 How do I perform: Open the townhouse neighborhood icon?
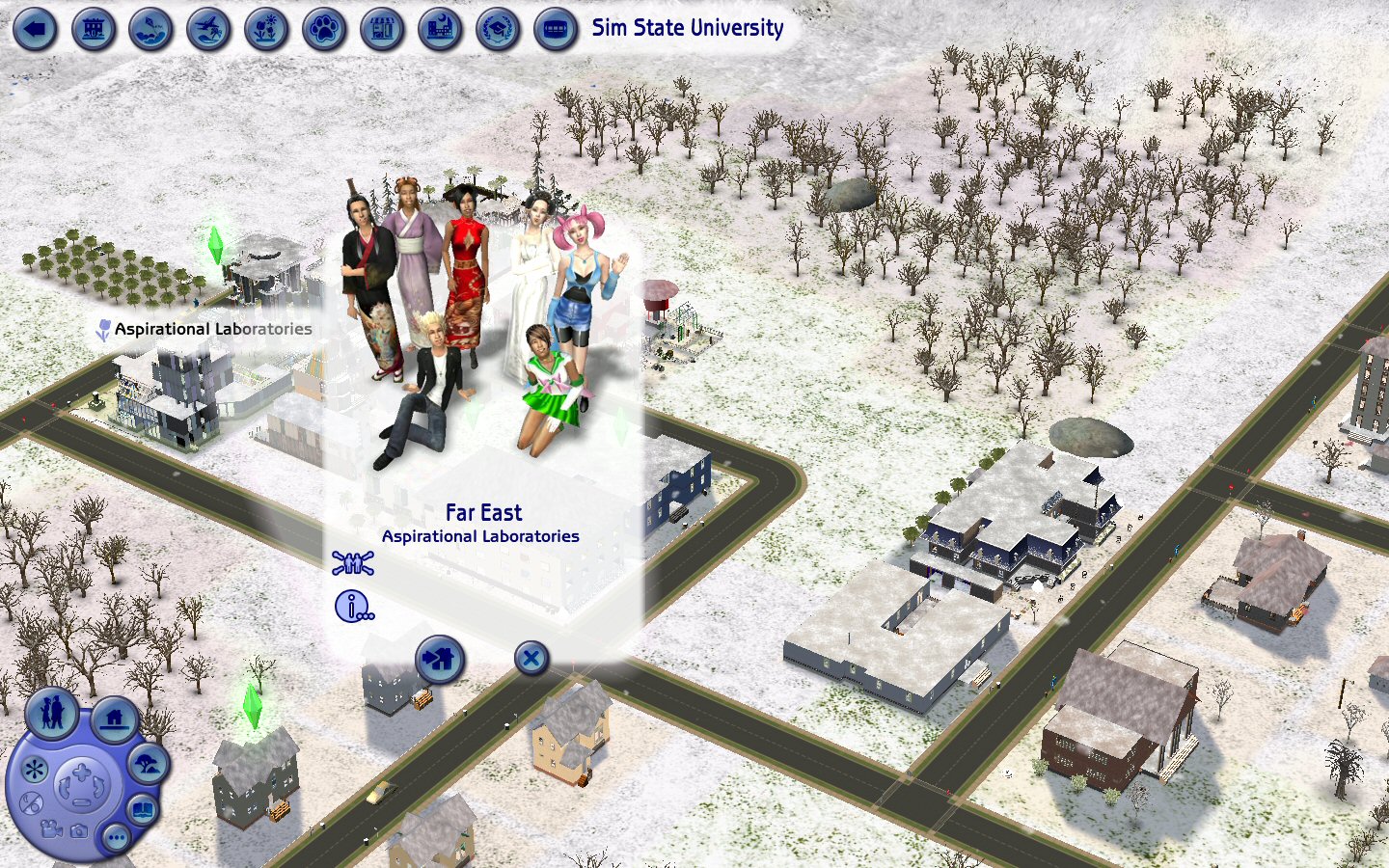point(93,29)
